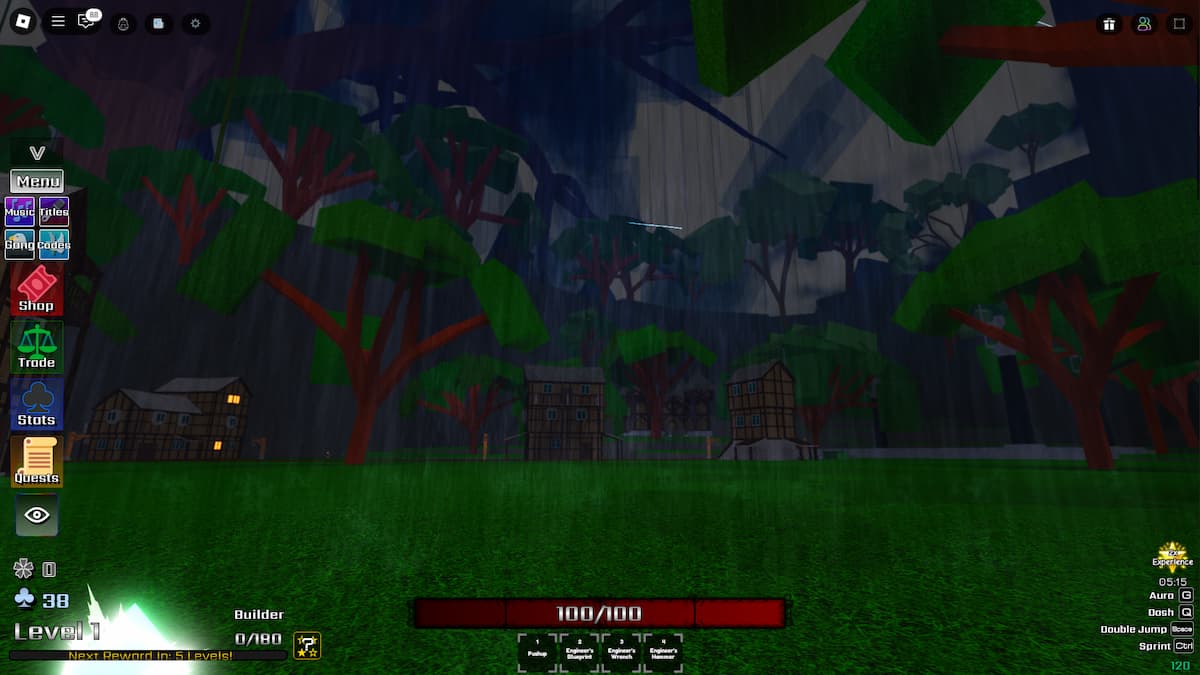Select the Engineer's Hammer slot
Image resolution: width=1200 pixels, height=675 pixels.
click(x=663, y=651)
